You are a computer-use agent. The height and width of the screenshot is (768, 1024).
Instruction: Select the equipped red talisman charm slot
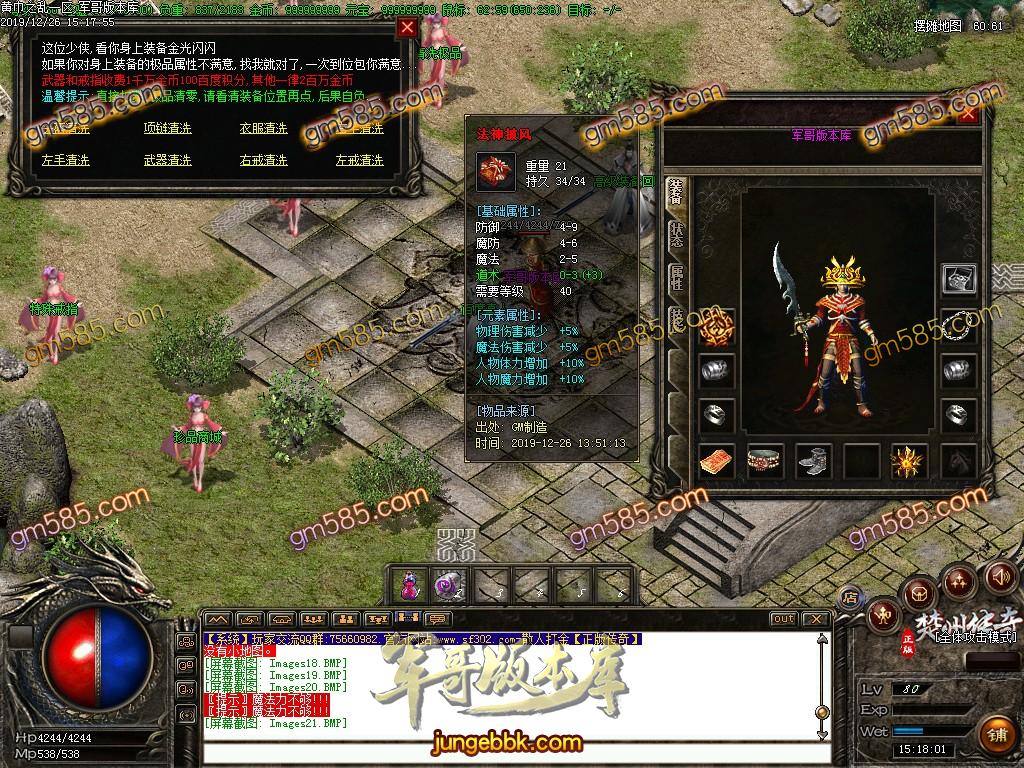(717, 461)
